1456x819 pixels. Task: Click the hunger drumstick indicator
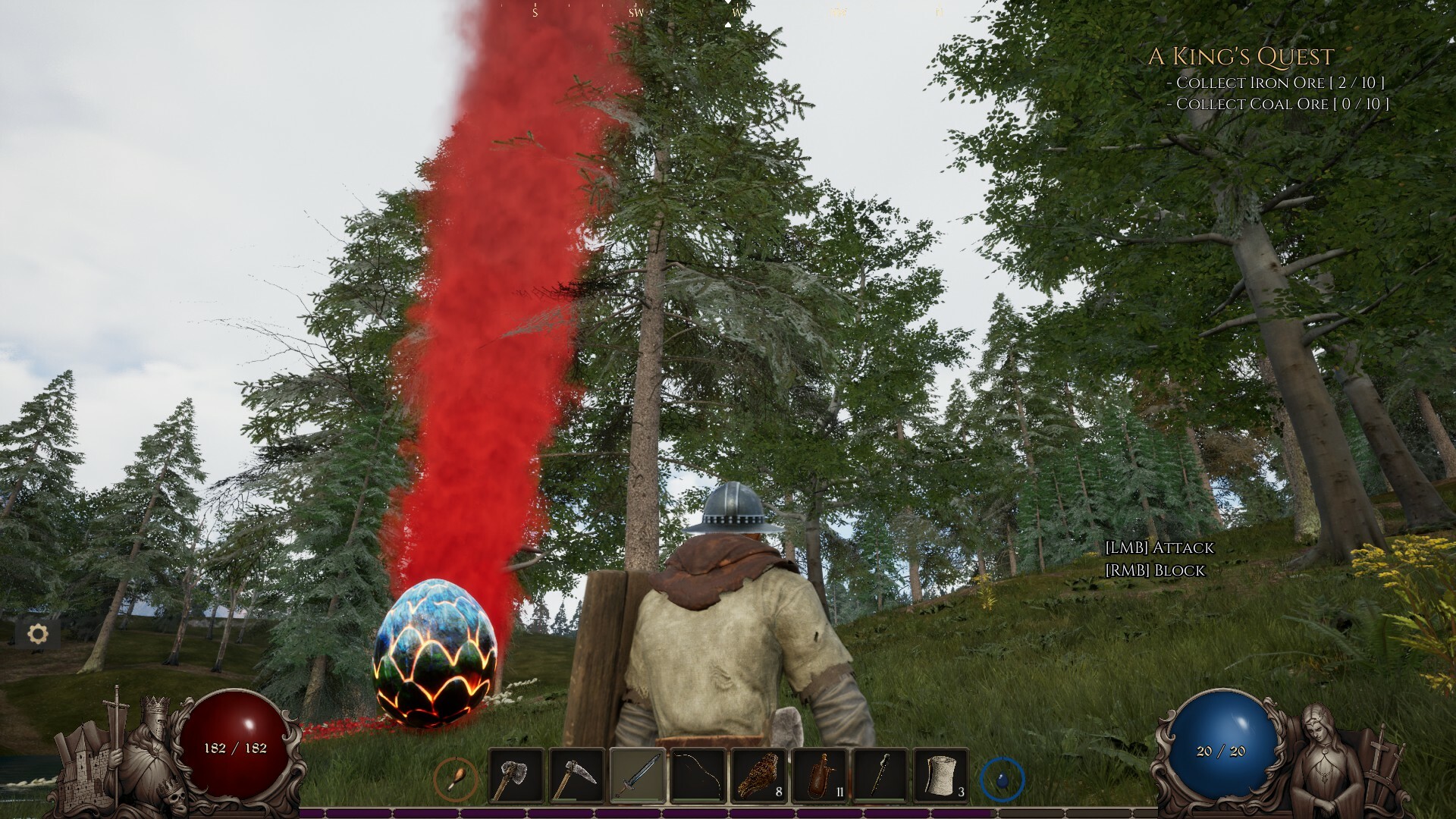coord(455,780)
